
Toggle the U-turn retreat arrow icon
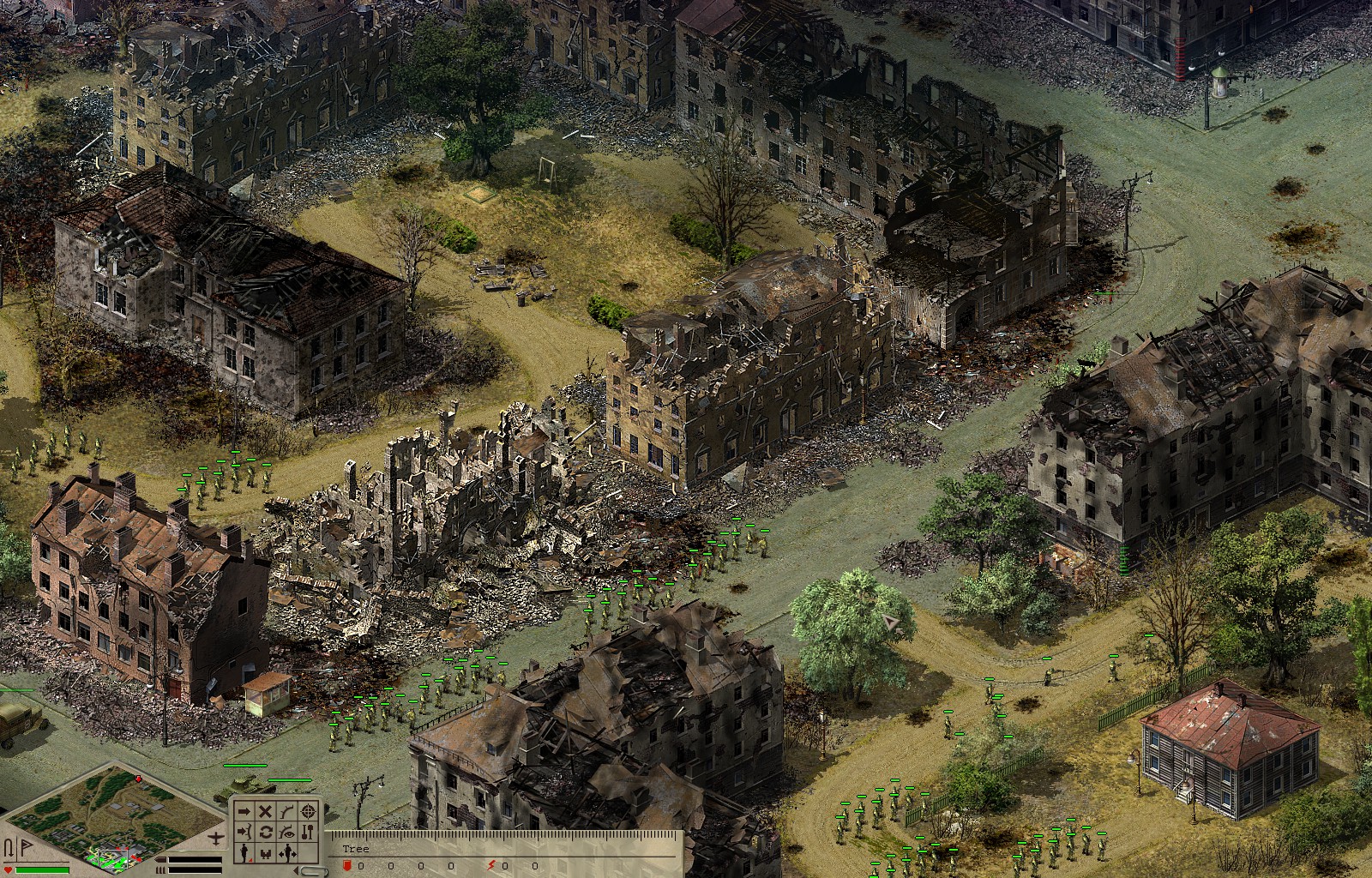coord(10,847)
